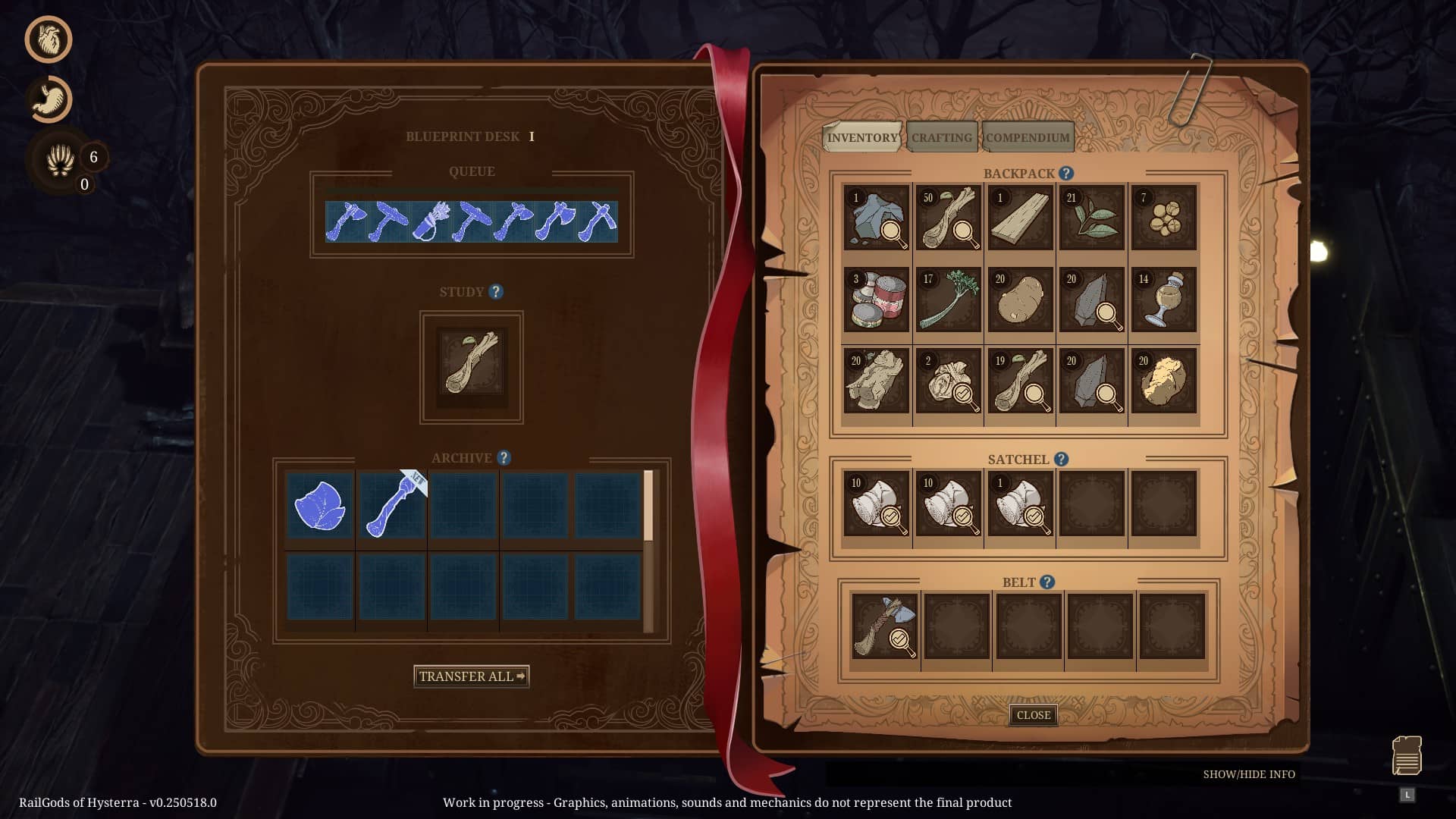Viewport: 1456px width, 819px height.
Task: Show the Satchel help tooltip
Action: click(1062, 460)
